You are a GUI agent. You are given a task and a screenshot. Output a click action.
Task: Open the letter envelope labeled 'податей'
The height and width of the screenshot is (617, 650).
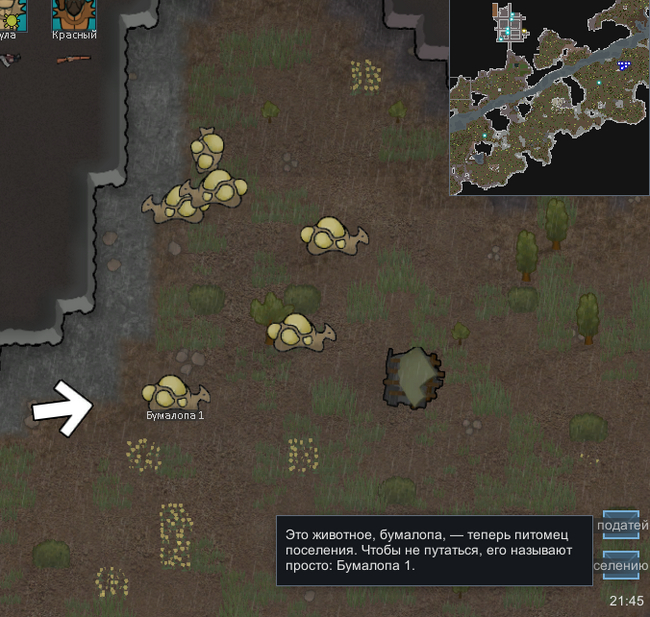(x=621, y=524)
